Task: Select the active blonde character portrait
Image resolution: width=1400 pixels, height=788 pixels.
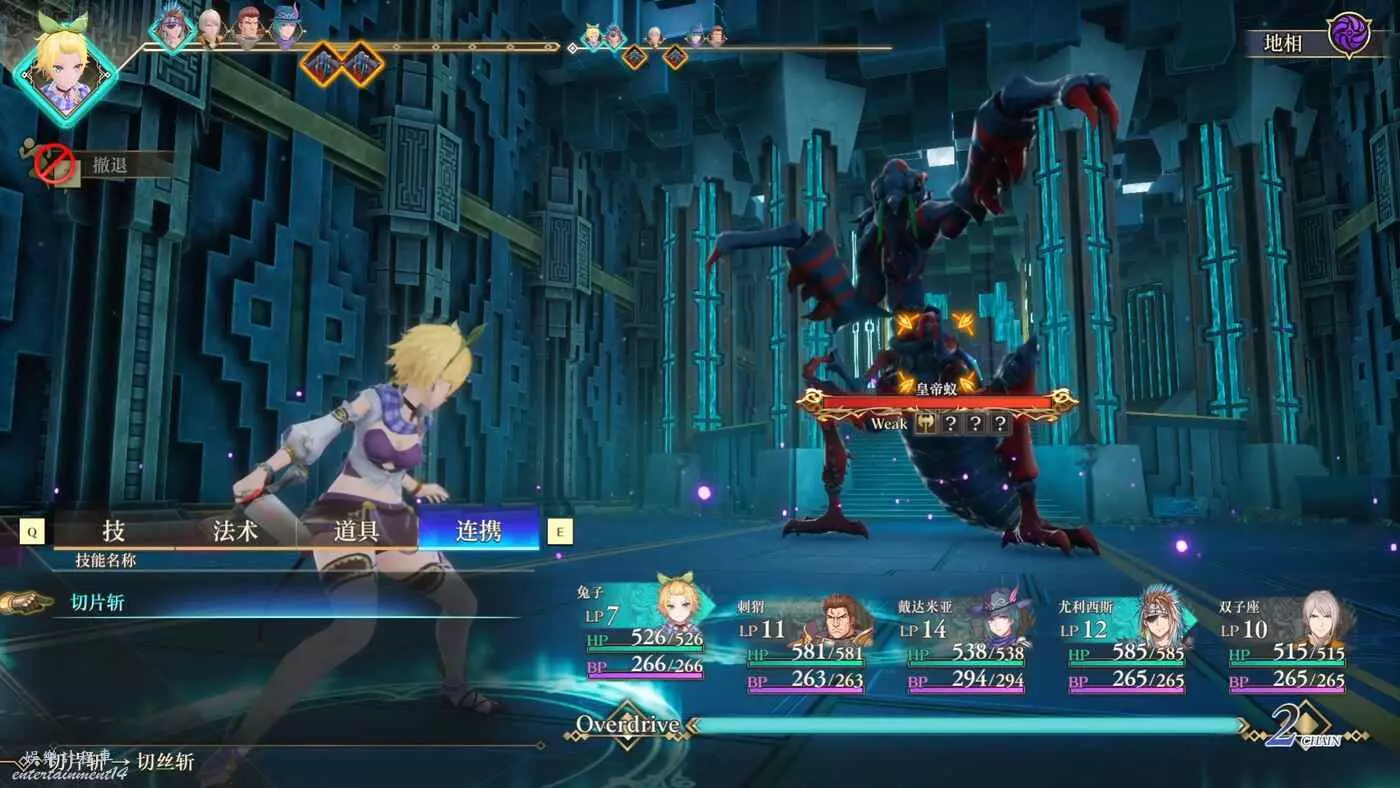Action: pos(64,66)
